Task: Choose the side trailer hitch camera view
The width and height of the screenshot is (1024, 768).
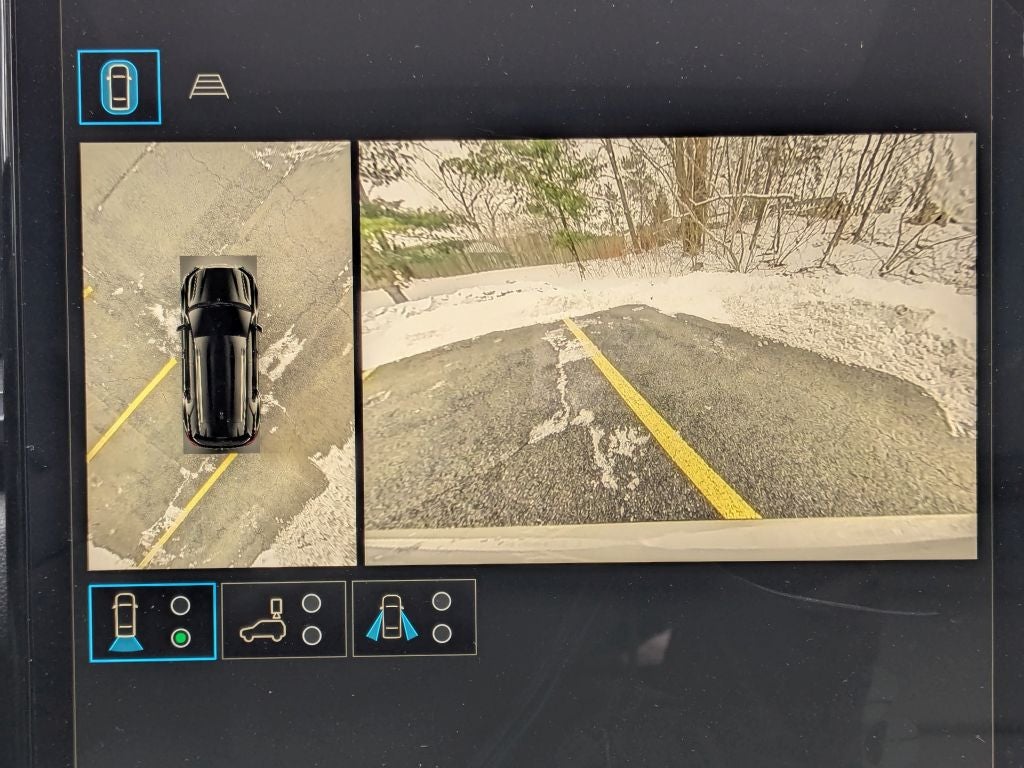Action: pos(284,620)
